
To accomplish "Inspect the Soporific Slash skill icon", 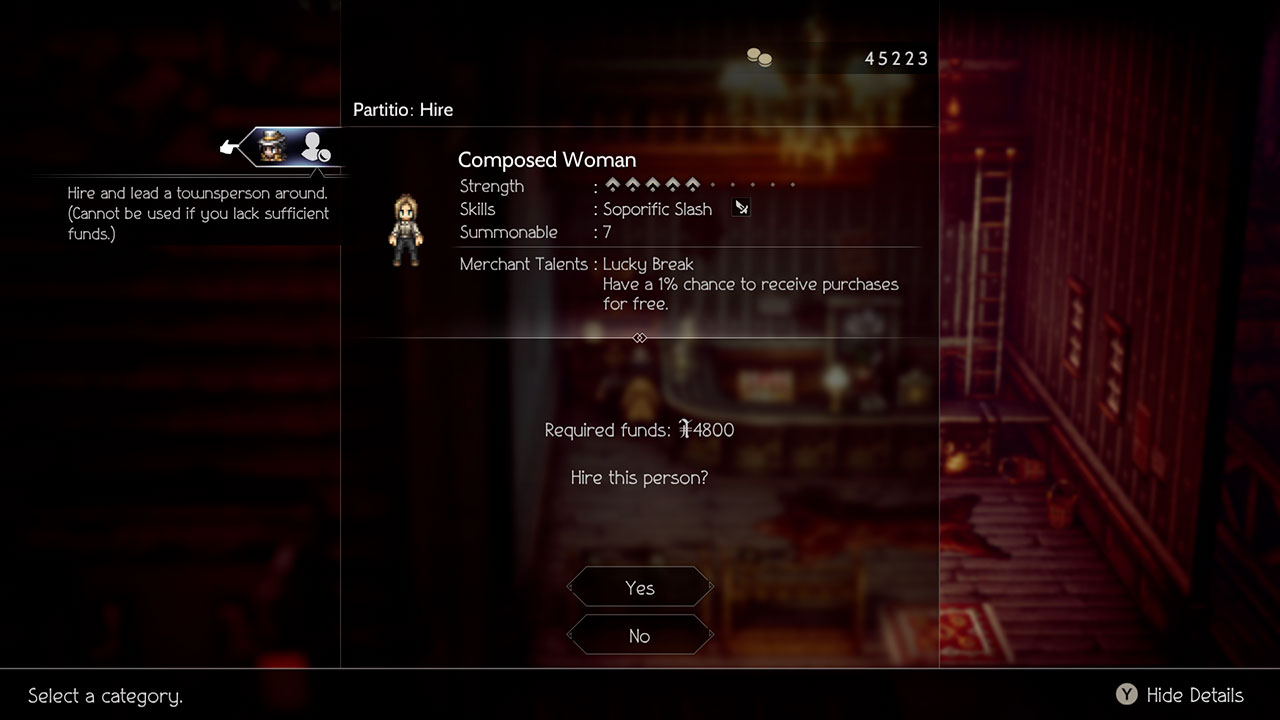I will (741, 208).
